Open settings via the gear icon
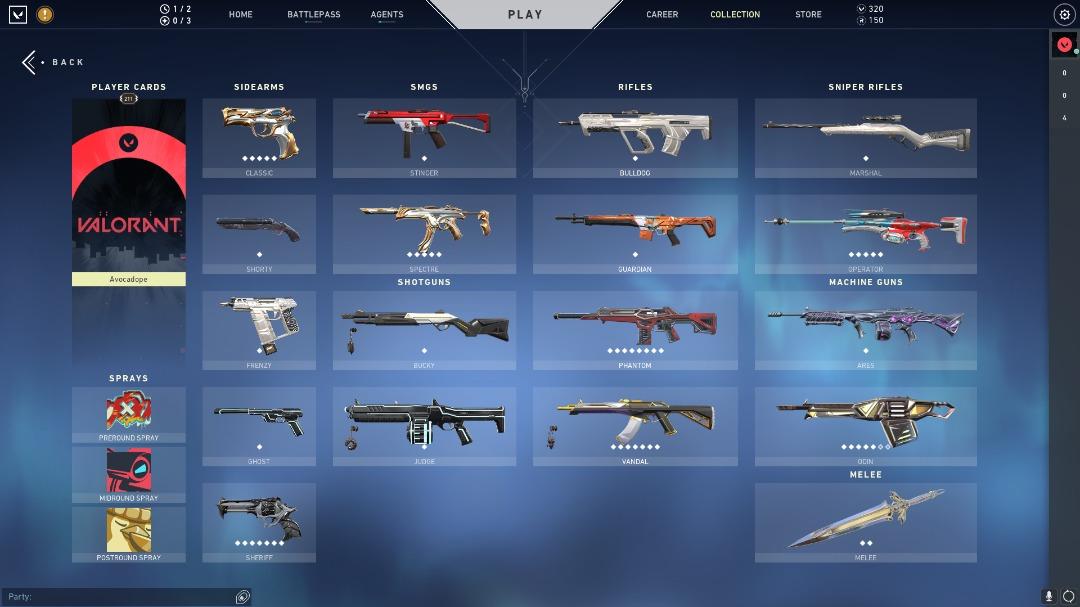This screenshot has width=1080, height=607. point(1064,15)
